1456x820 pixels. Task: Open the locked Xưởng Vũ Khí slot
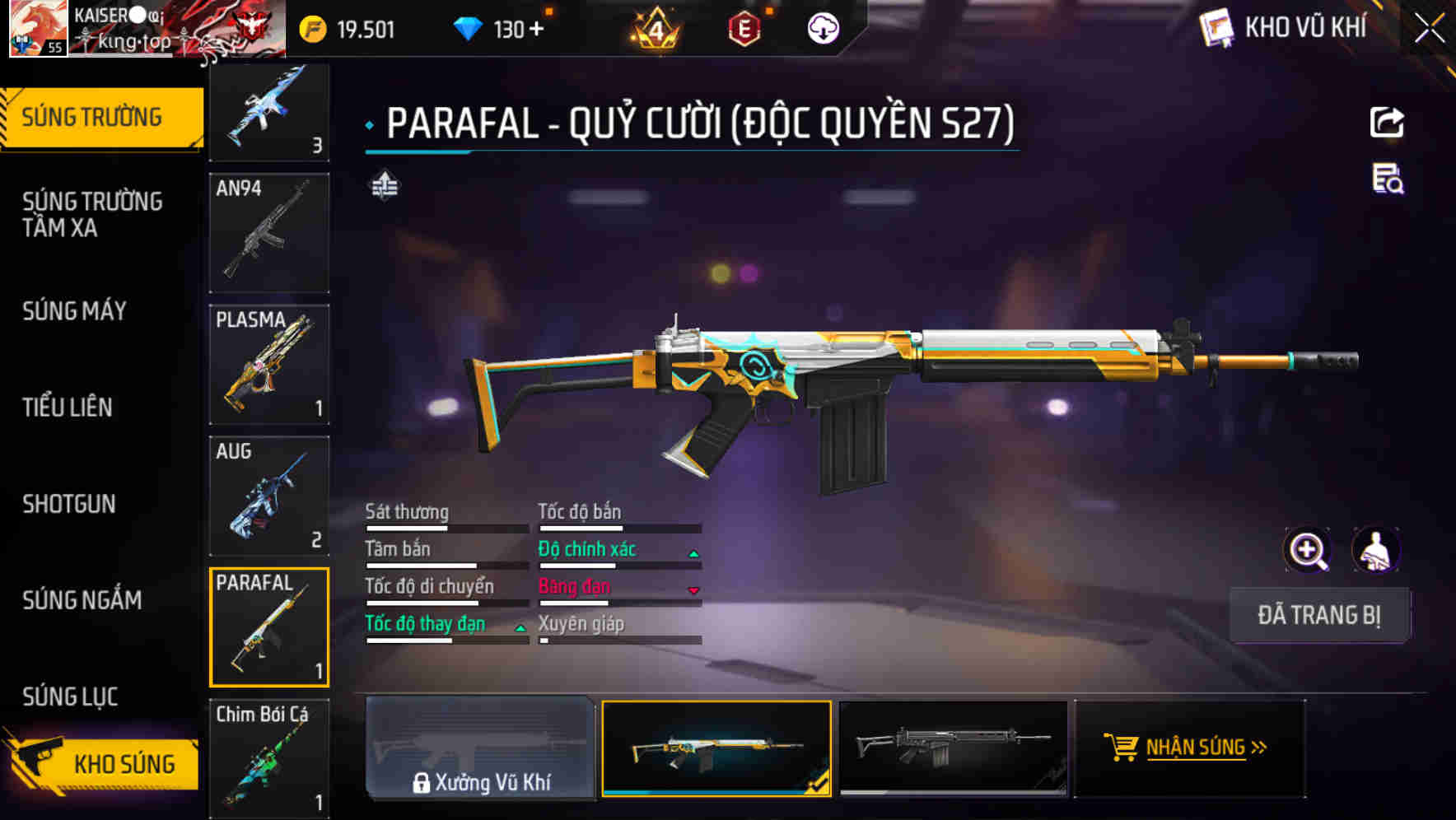click(481, 748)
